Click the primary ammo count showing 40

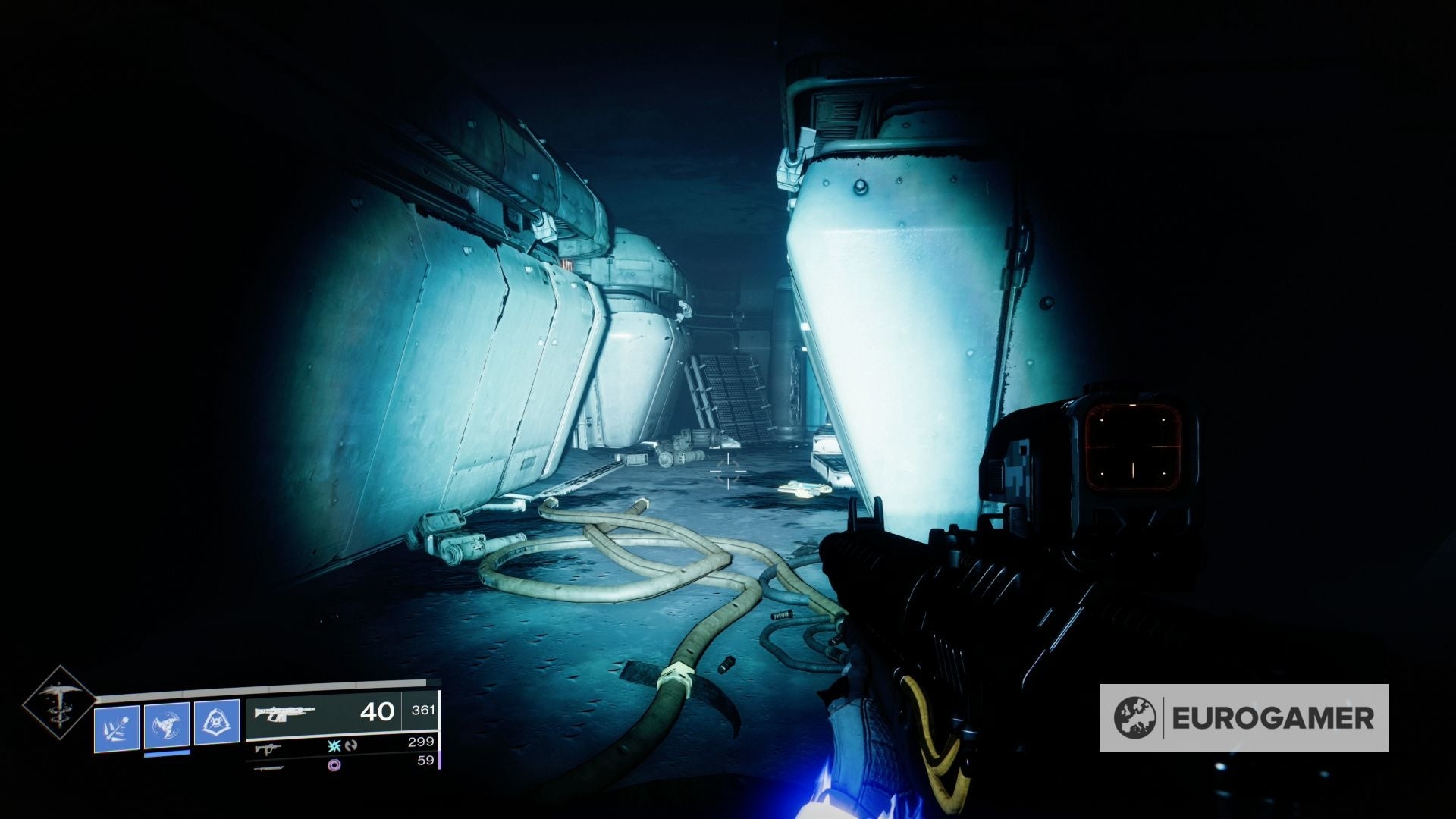376,712
